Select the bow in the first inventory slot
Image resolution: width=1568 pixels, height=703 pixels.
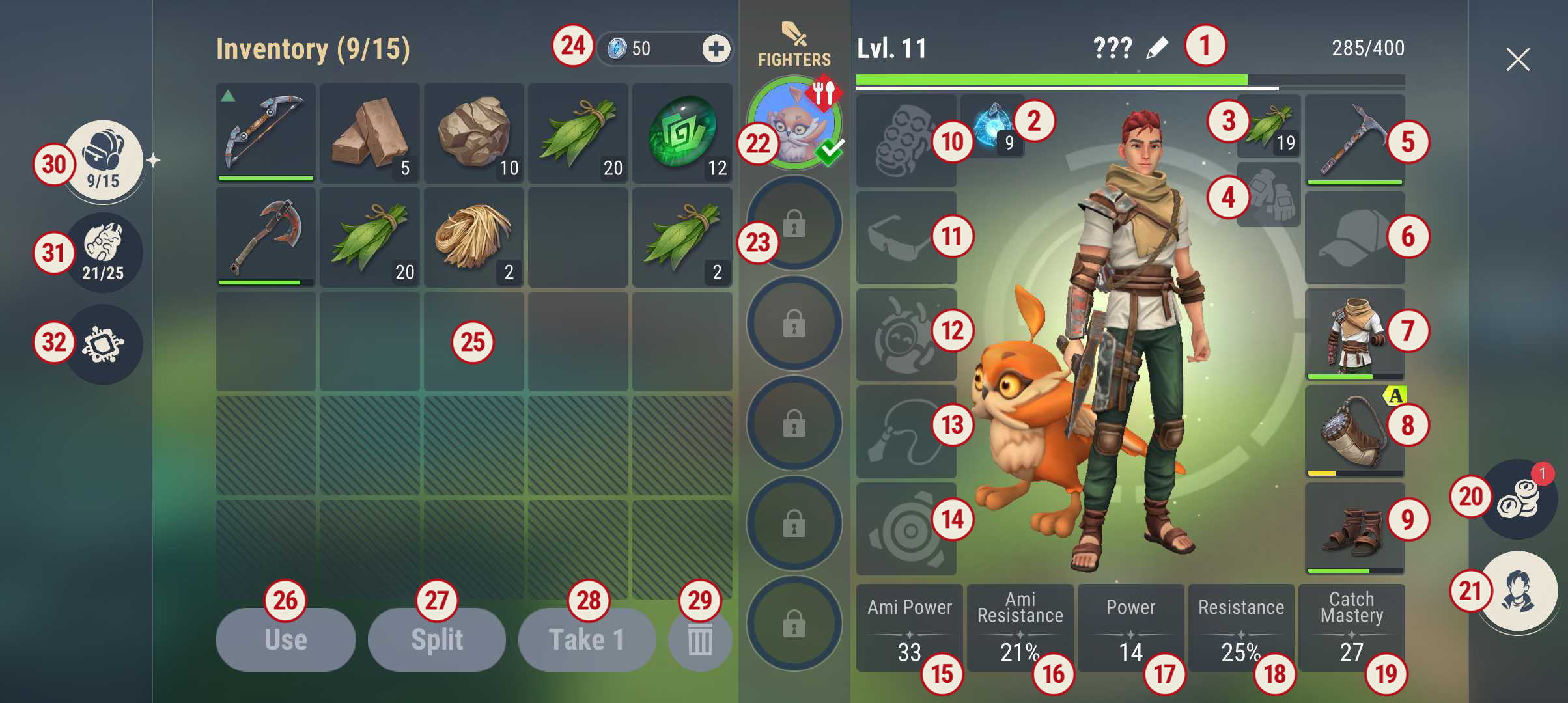tap(265, 133)
